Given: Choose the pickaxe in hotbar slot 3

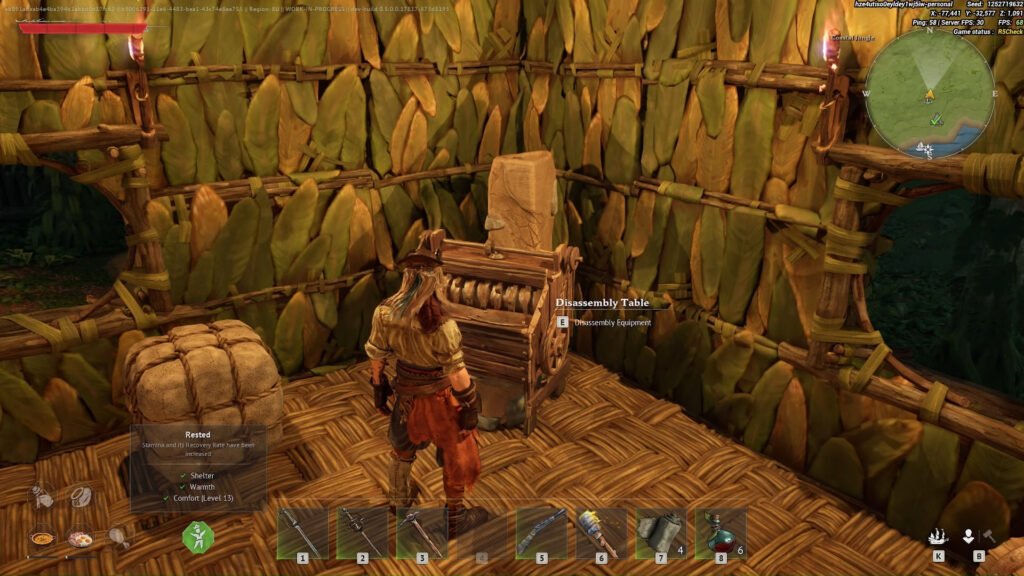Looking at the screenshot, I should 421,532.
